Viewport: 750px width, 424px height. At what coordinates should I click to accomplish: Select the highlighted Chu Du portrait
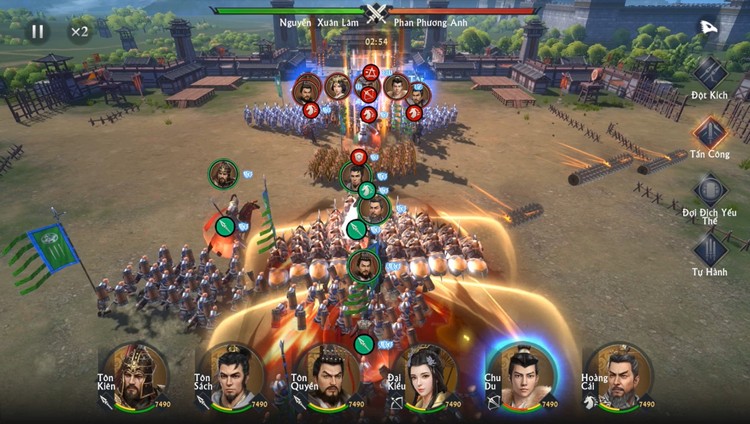tap(522, 377)
